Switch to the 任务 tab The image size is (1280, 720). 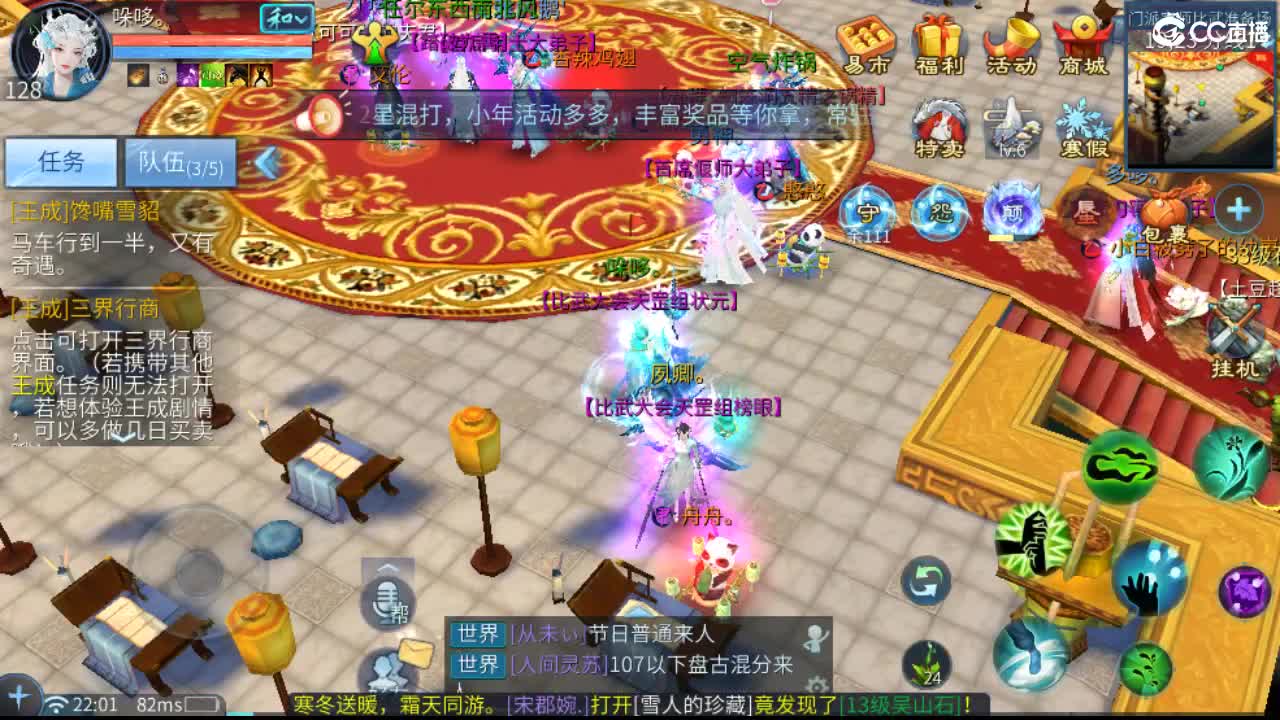[x=62, y=163]
